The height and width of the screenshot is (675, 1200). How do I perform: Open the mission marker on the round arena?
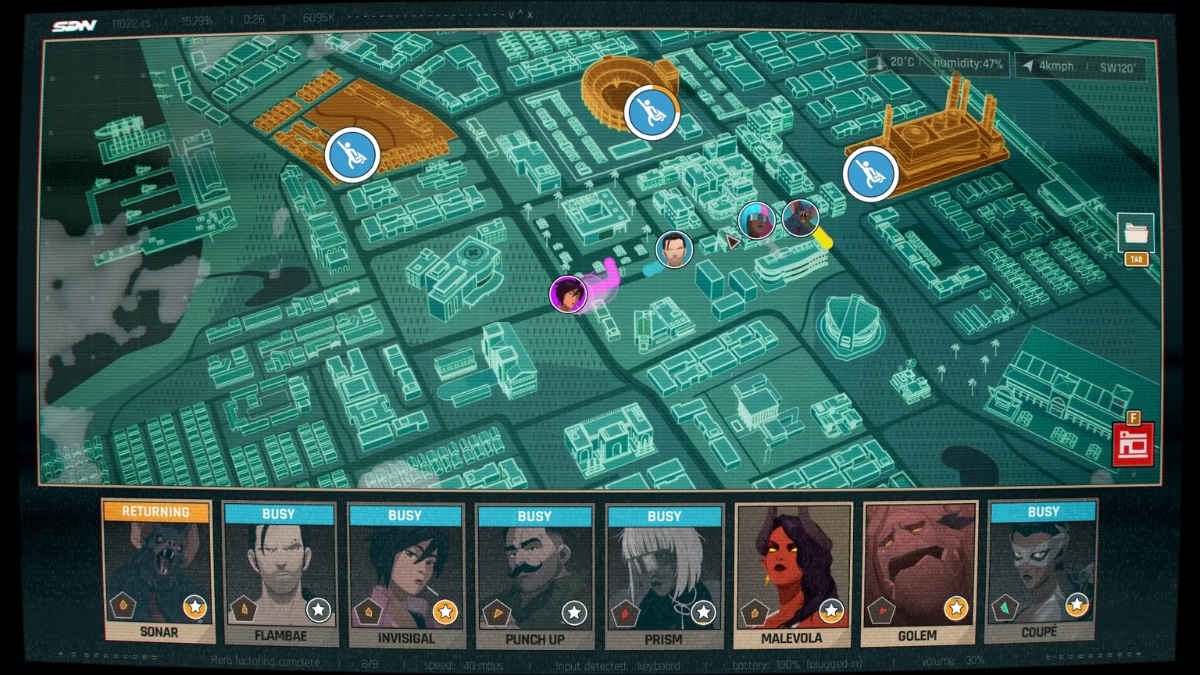652,111
